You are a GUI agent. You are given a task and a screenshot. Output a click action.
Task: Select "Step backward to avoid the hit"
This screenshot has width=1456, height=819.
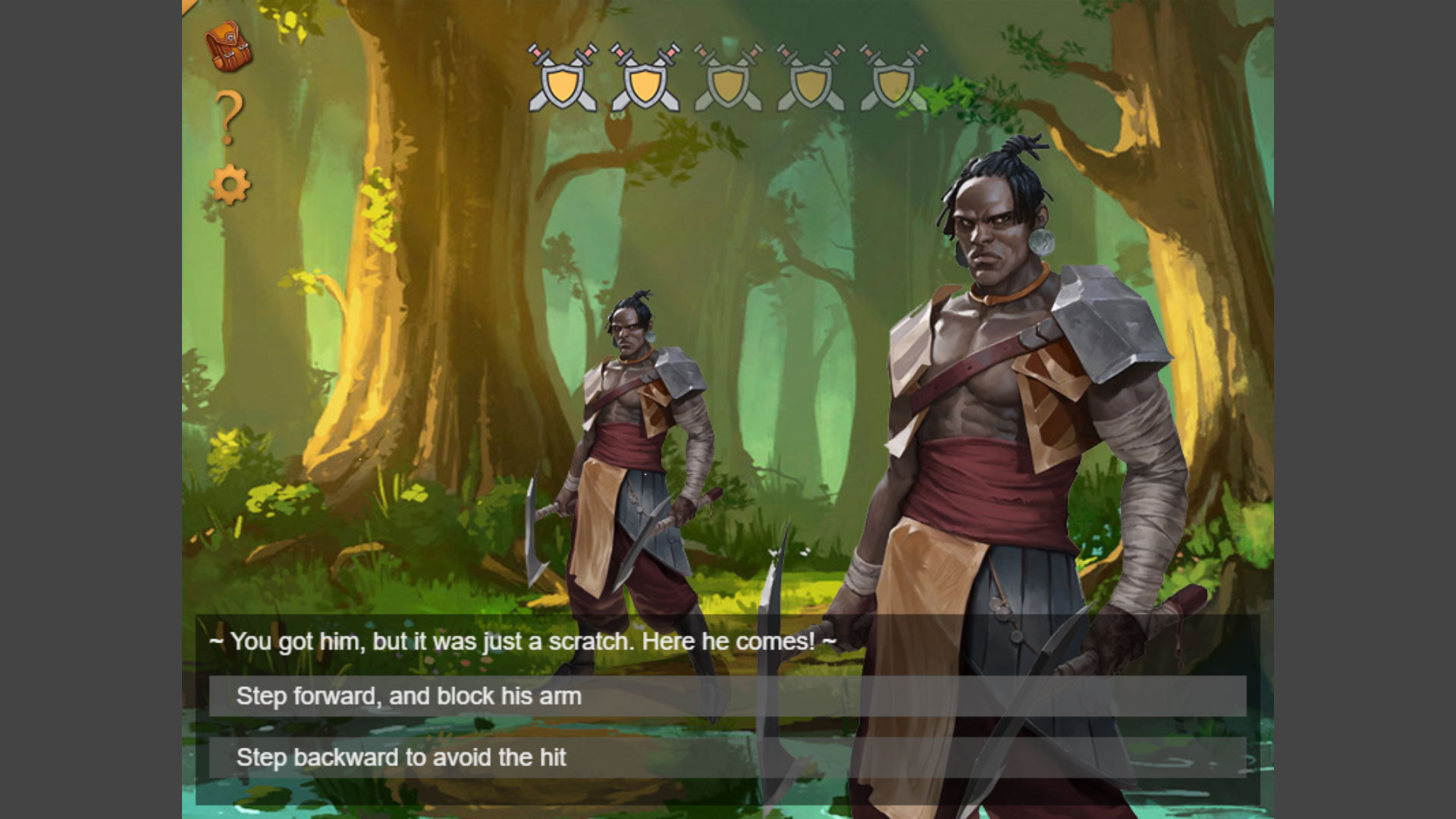click(x=726, y=758)
